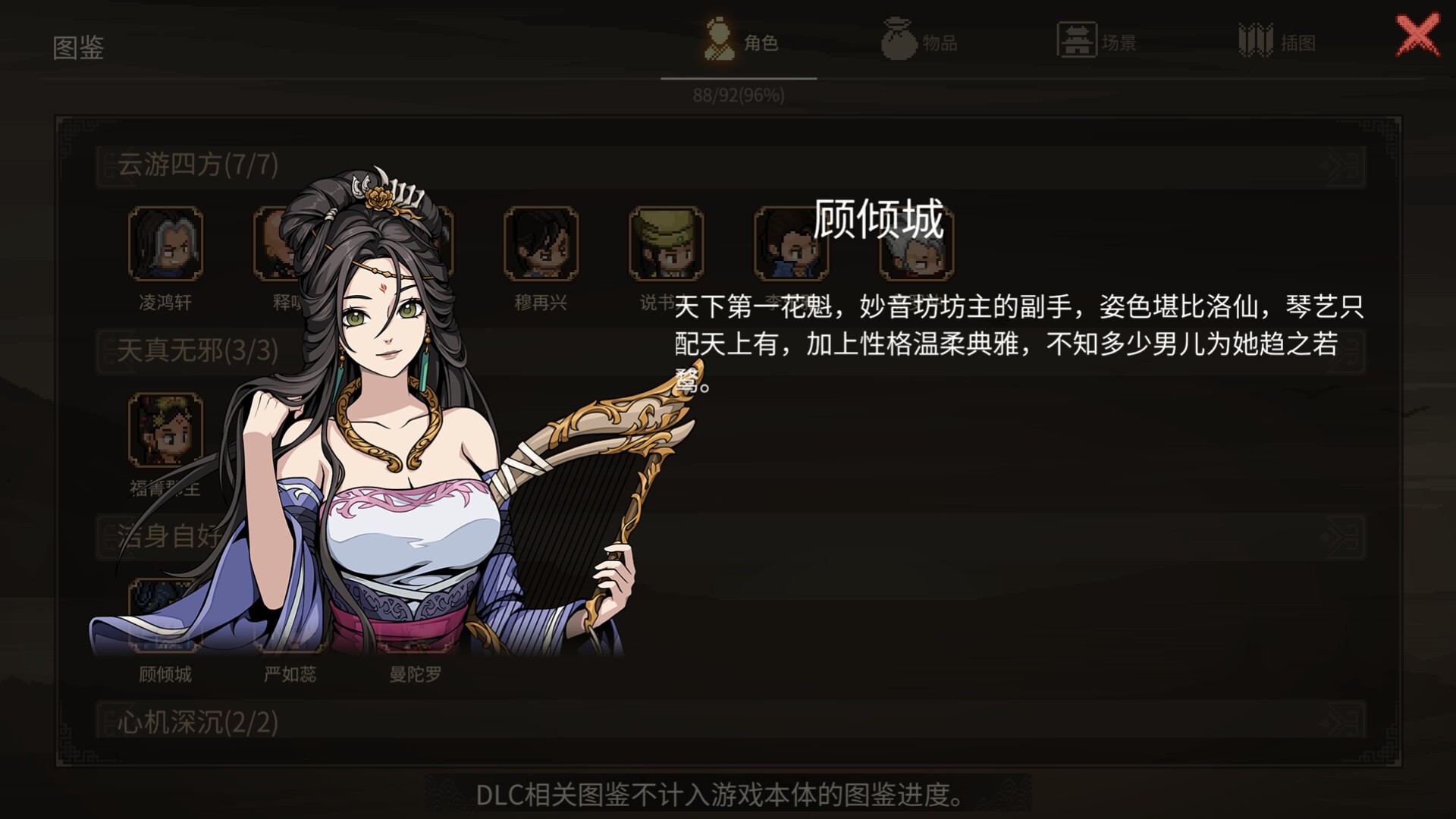Screen dimensions: 1456x819
Task: Check the 88/92(96%) progress indicator
Action: tap(739, 95)
